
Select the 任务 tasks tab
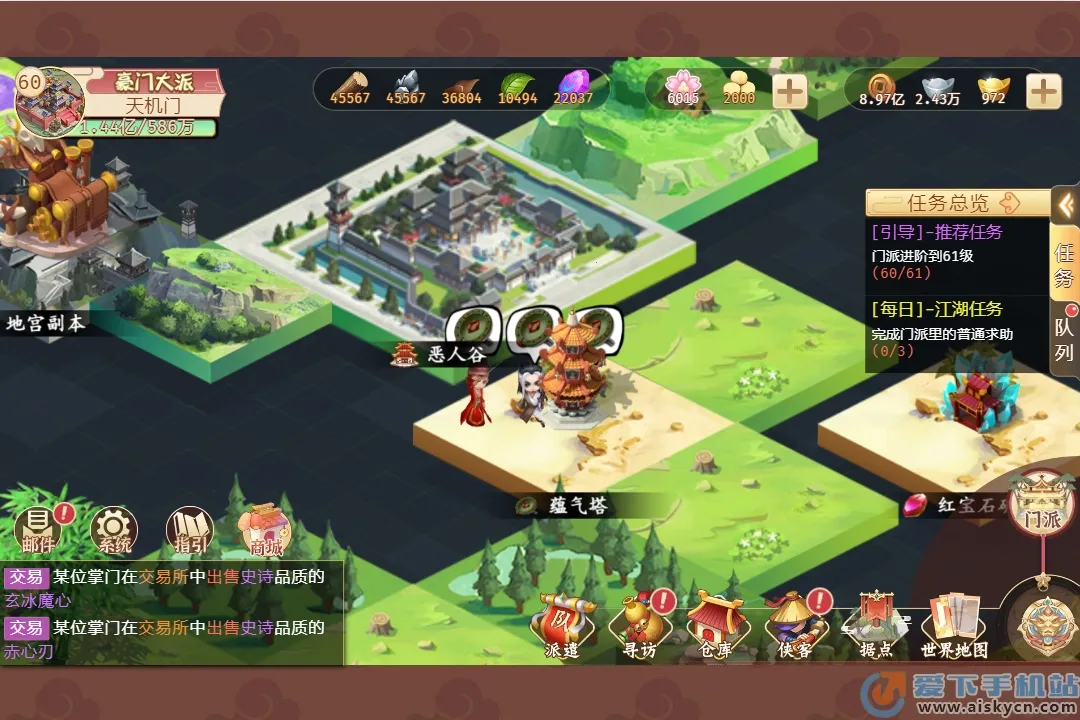[x=1064, y=264]
